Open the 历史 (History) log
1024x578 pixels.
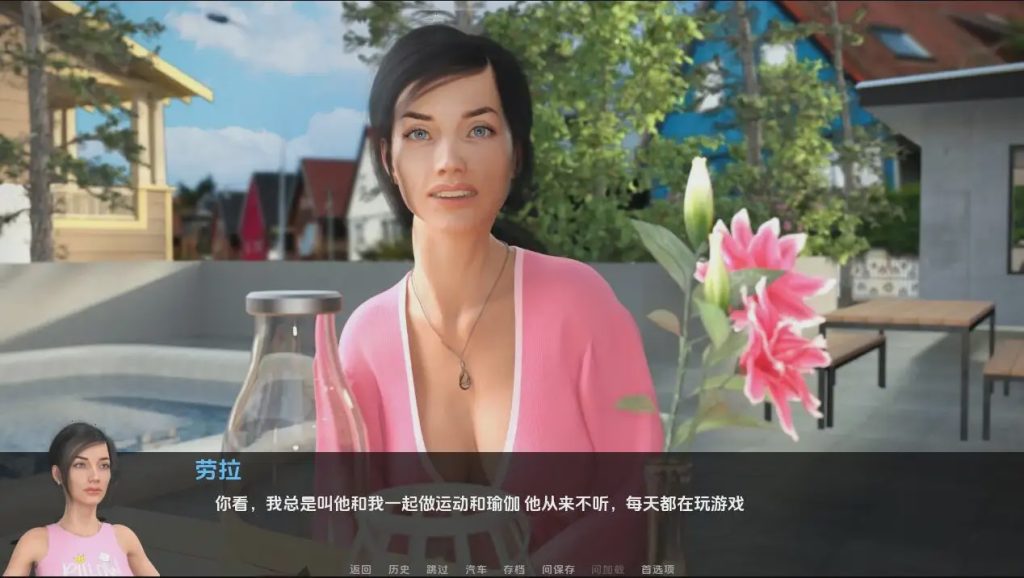(x=399, y=569)
